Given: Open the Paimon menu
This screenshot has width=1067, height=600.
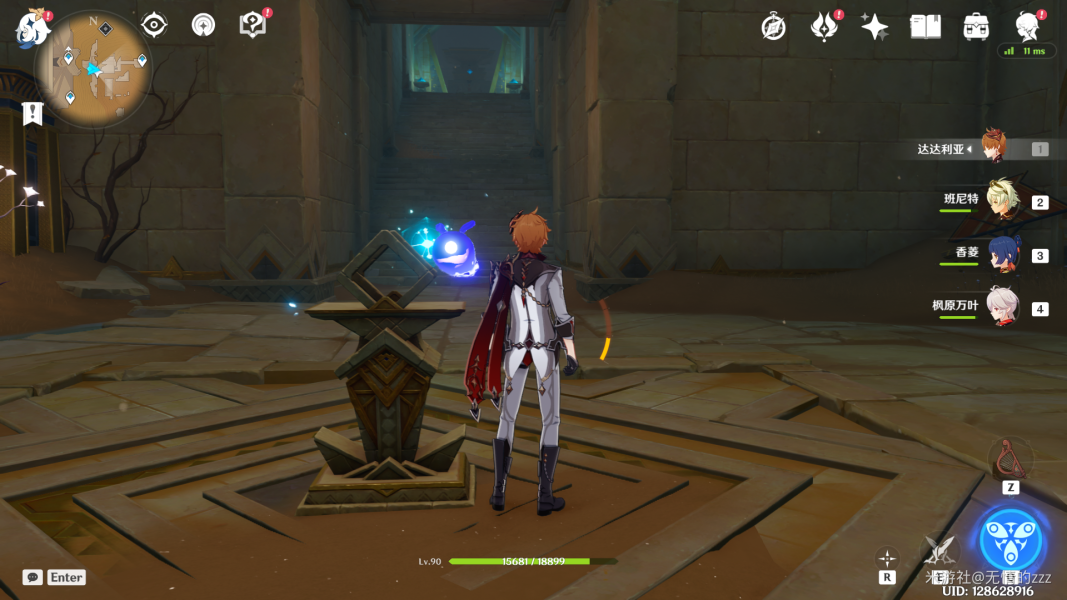Looking at the screenshot, I should (32, 28).
